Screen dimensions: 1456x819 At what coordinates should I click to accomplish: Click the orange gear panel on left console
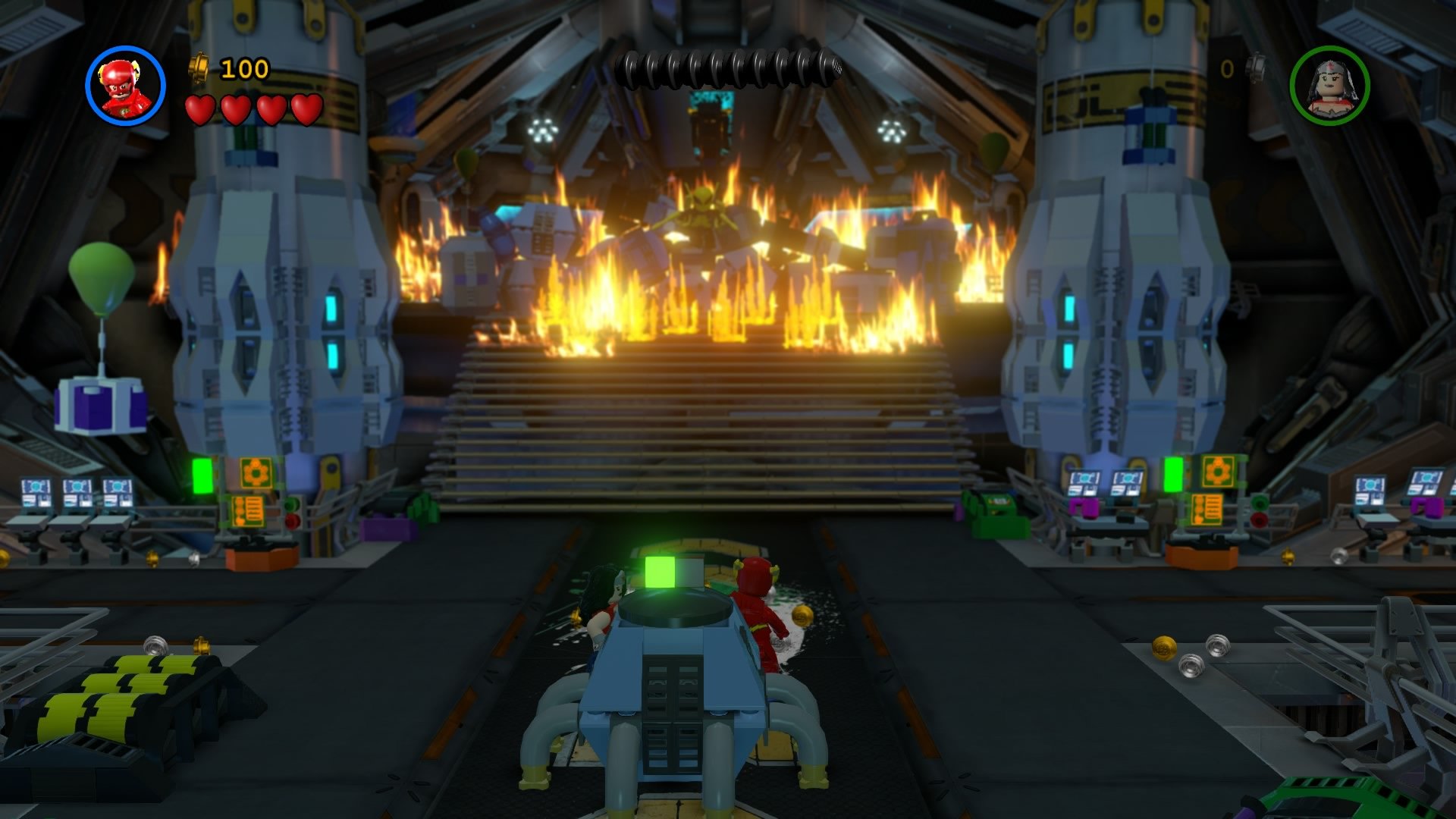pyautogui.click(x=255, y=472)
